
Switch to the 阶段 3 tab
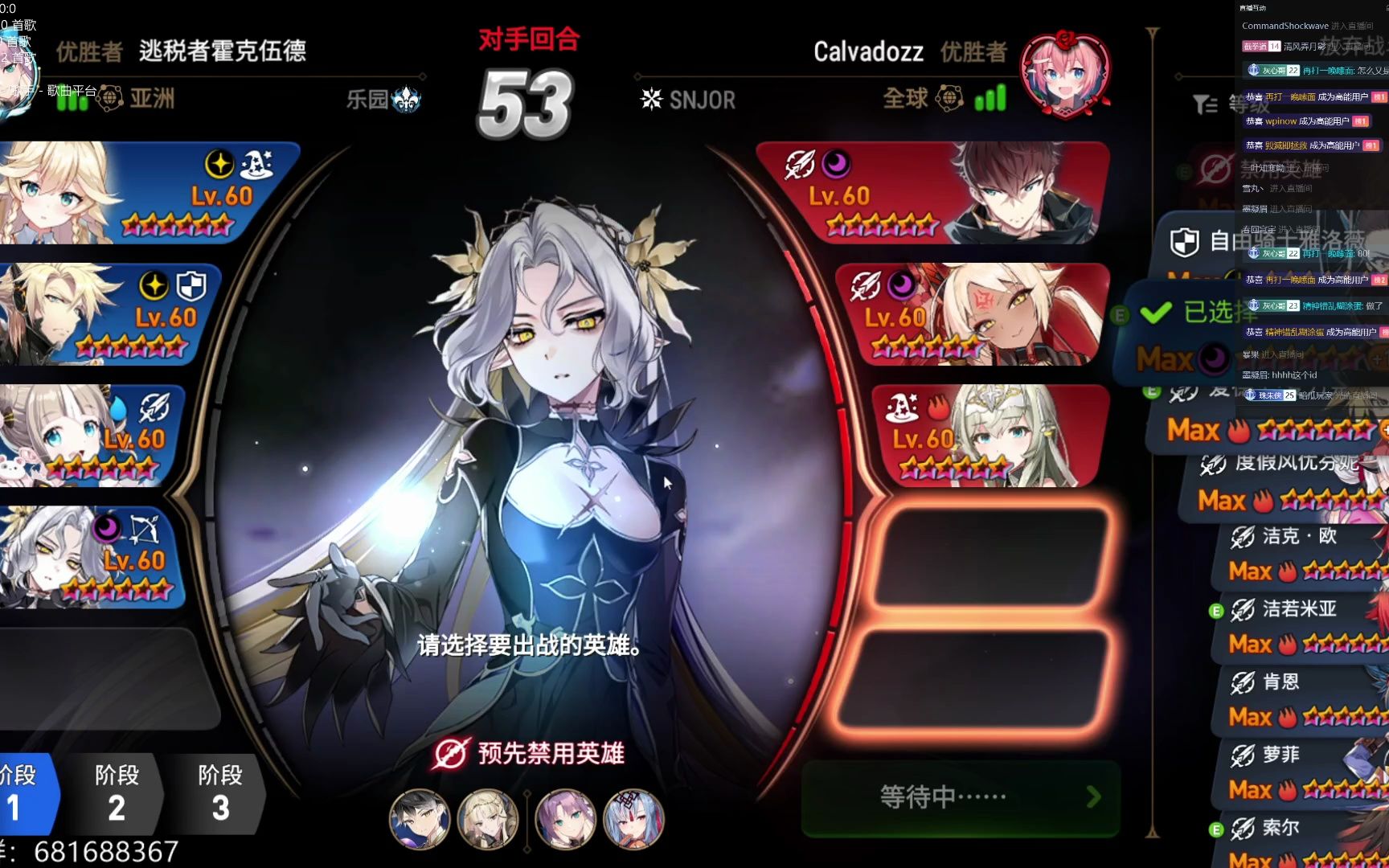tap(219, 794)
